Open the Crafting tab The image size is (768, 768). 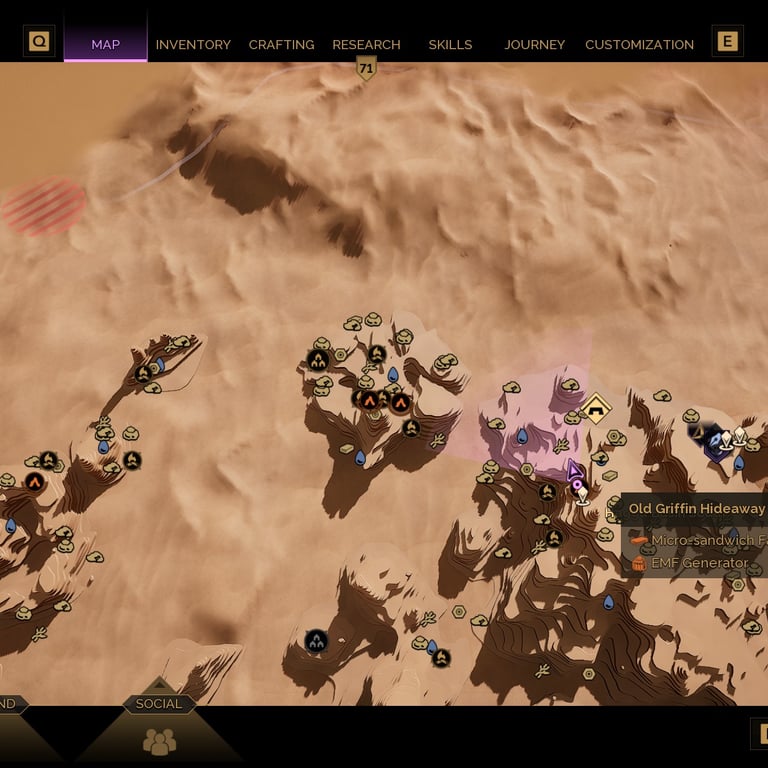pos(281,45)
